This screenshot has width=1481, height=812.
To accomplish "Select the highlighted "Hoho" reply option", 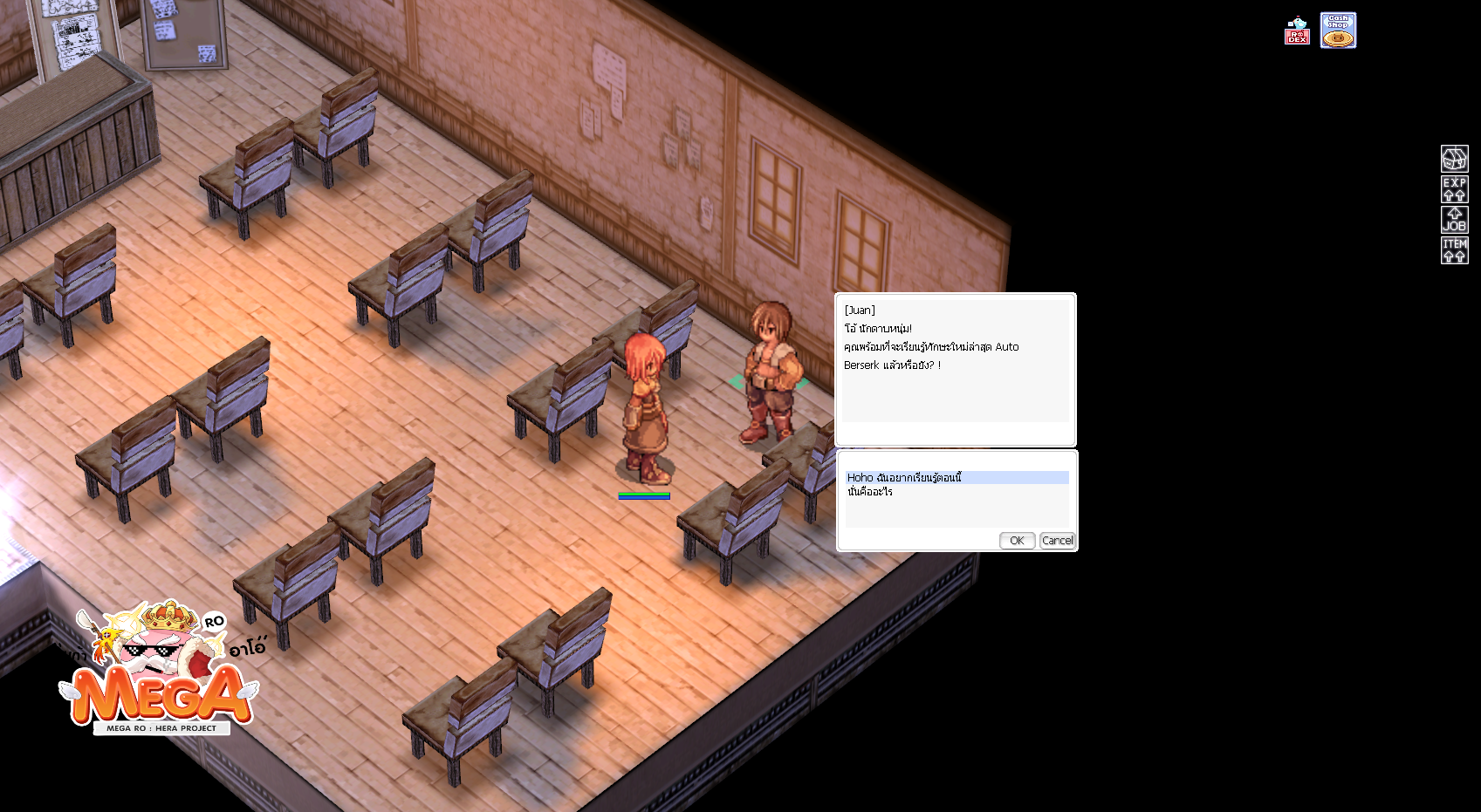I will coord(904,478).
